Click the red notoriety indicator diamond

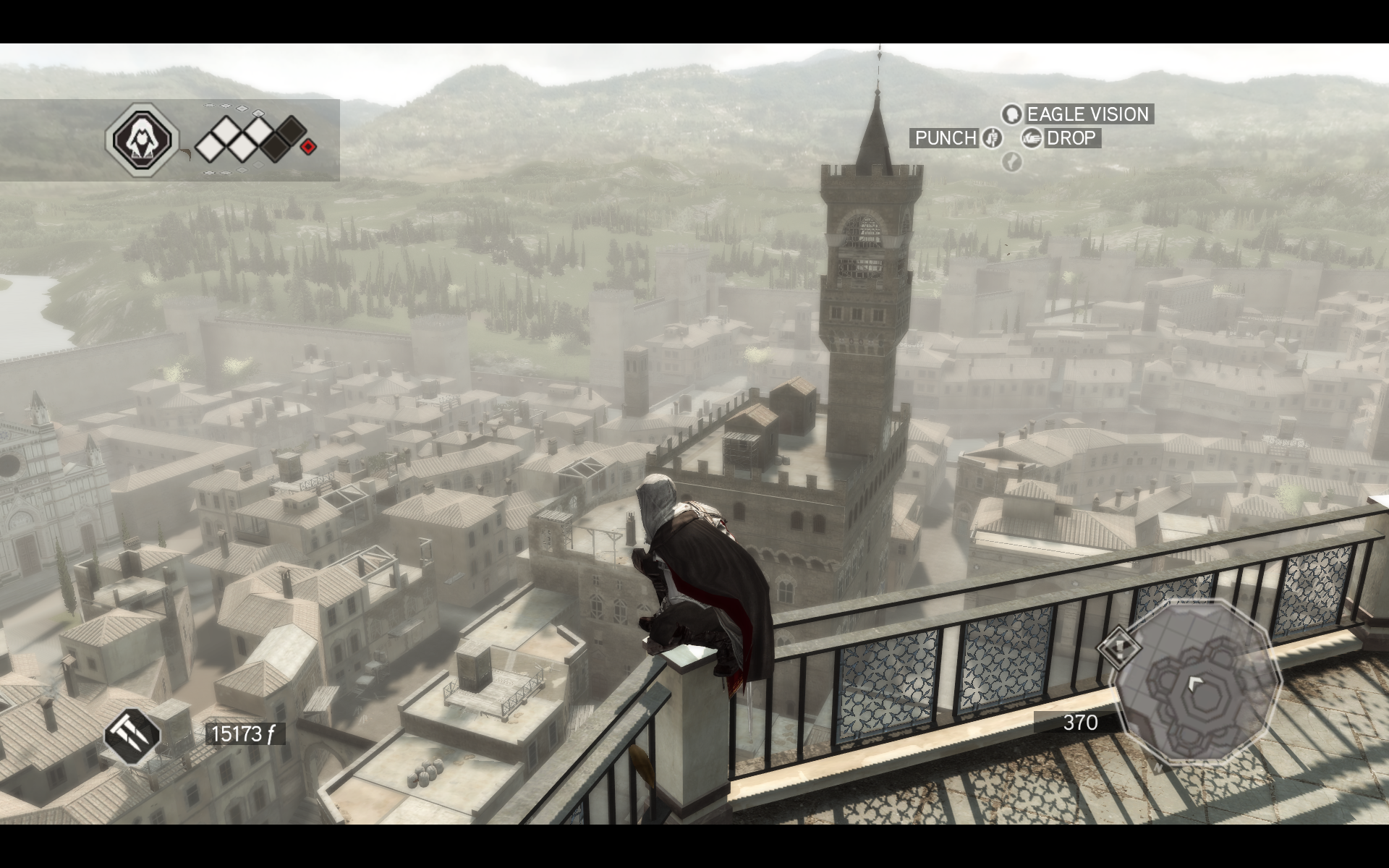[308, 147]
